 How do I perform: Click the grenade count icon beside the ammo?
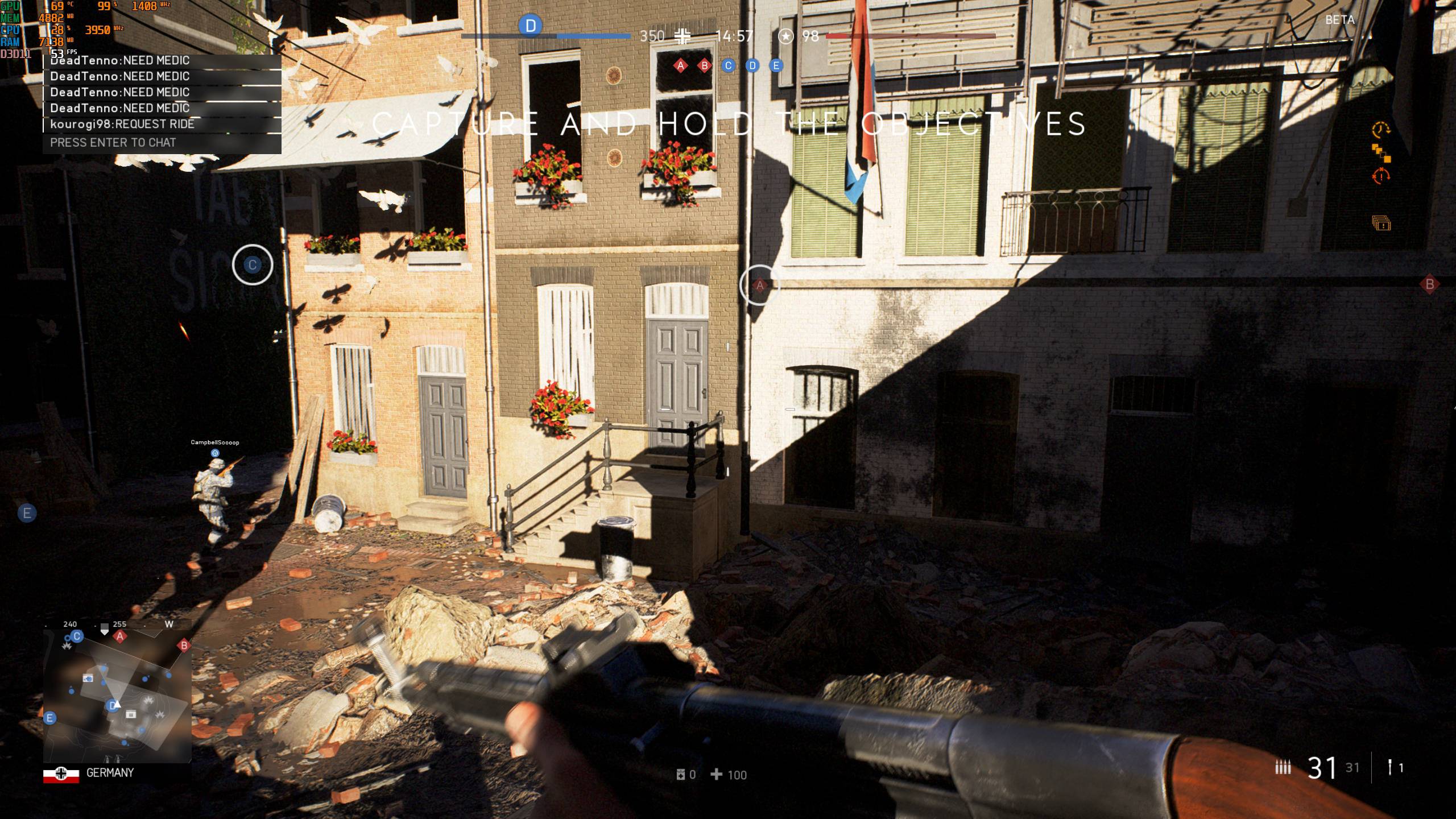1389,768
